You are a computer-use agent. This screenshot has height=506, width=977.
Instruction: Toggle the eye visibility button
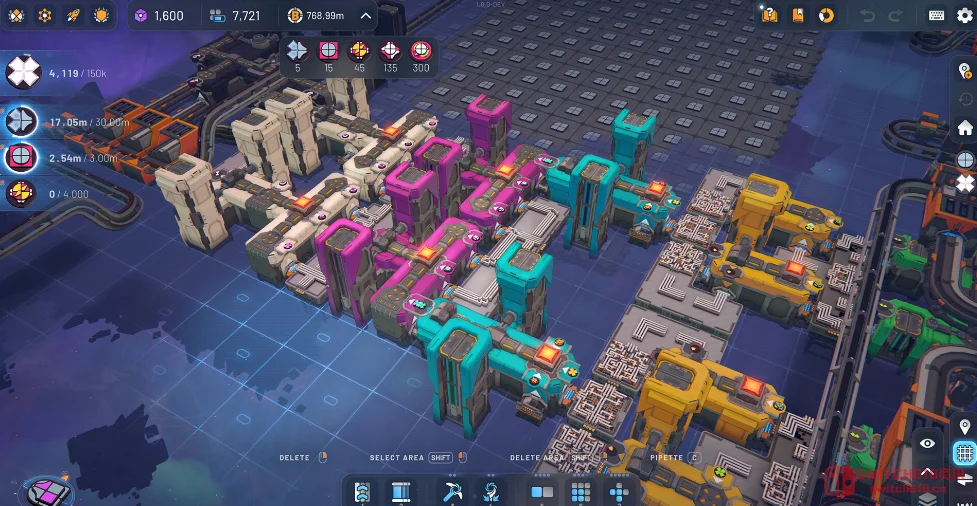[x=928, y=443]
